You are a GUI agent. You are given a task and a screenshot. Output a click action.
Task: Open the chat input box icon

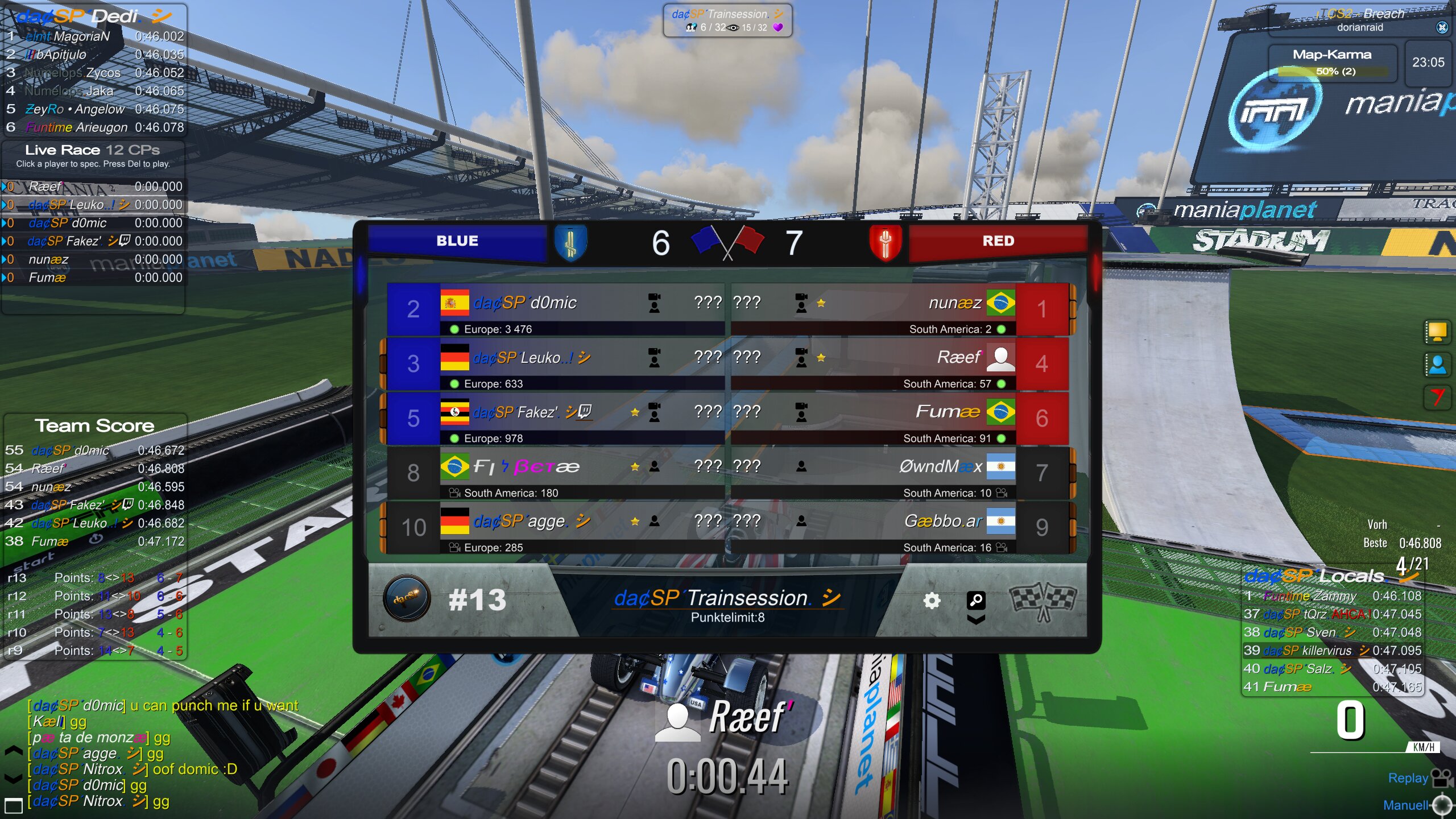(x=13, y=805)
